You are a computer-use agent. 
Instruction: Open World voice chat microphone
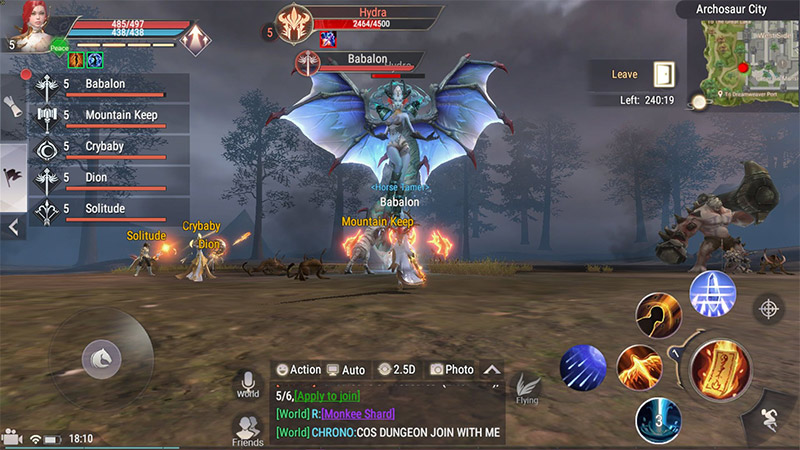(x=247, y=384)
